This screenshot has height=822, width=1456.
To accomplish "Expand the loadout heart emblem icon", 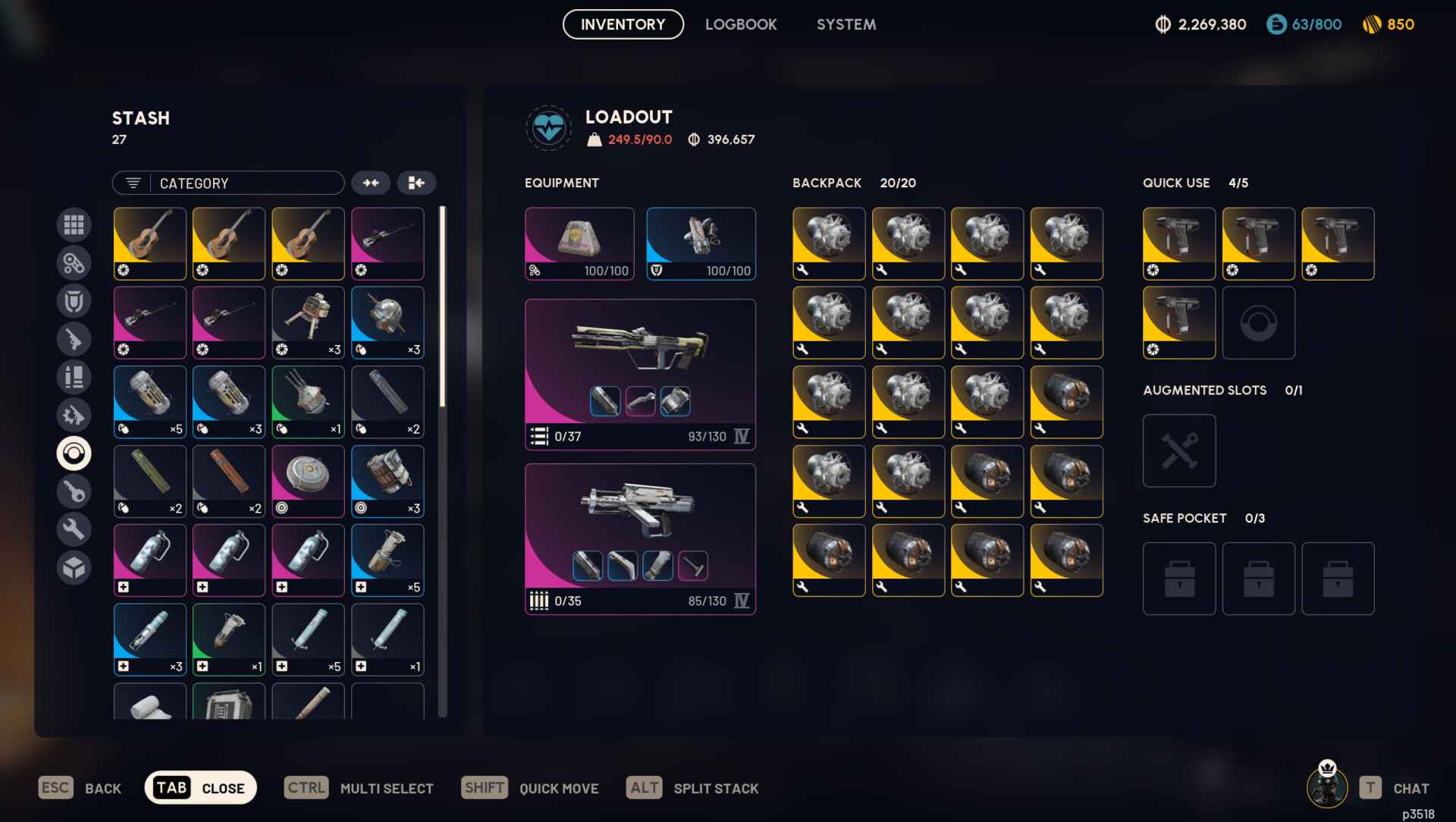I will [x=548, y=127].
